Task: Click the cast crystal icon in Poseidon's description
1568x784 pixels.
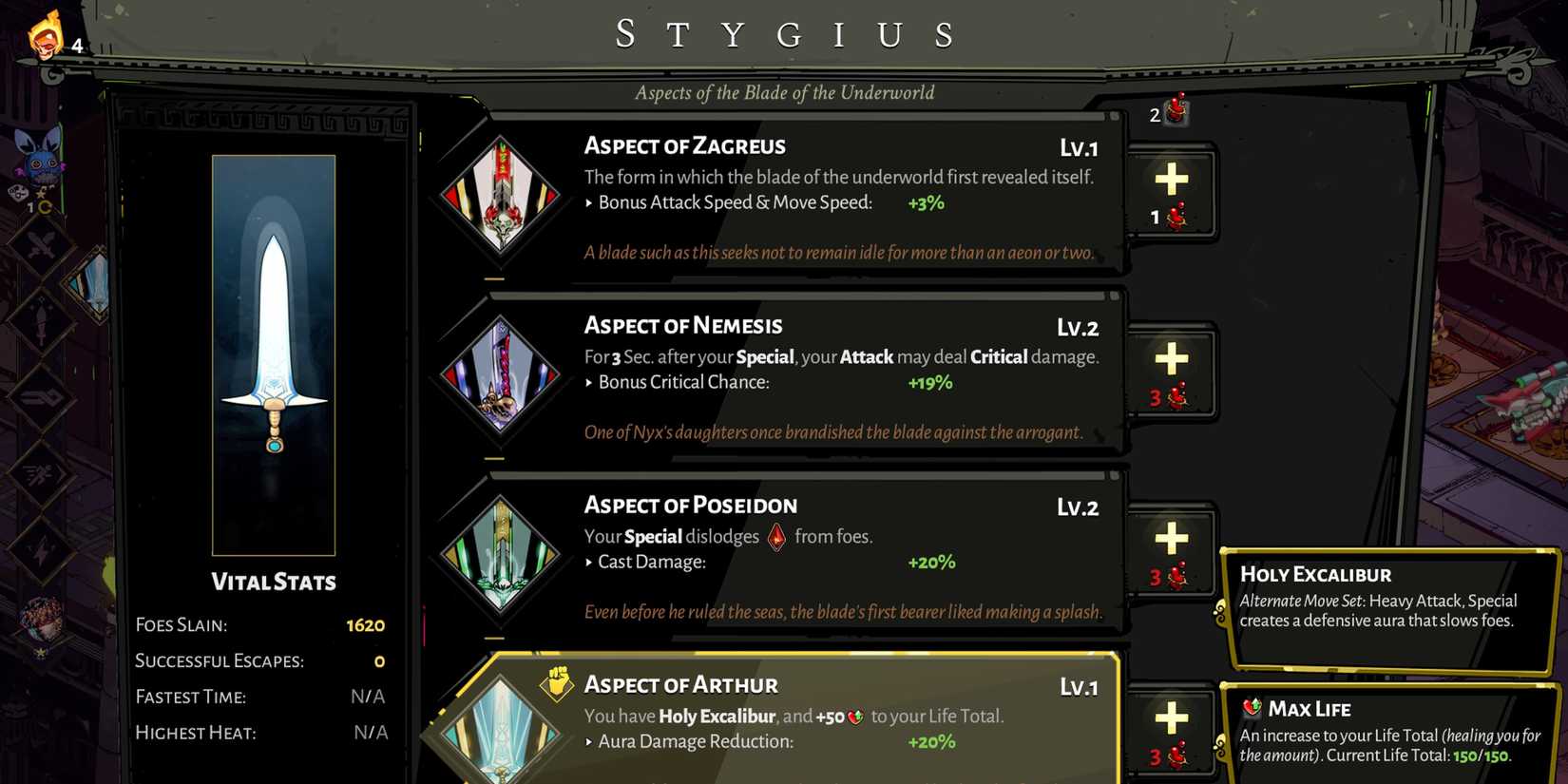Action: (x=777, y=536)
